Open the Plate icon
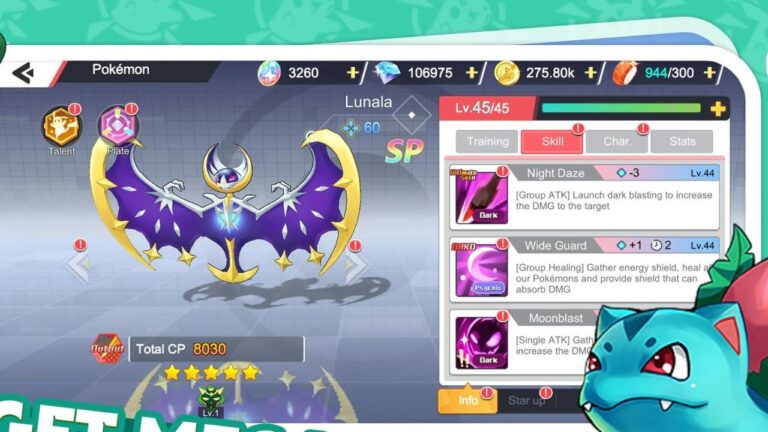Image resolution: width=768 pixels, height=432 pixels. 118,126
